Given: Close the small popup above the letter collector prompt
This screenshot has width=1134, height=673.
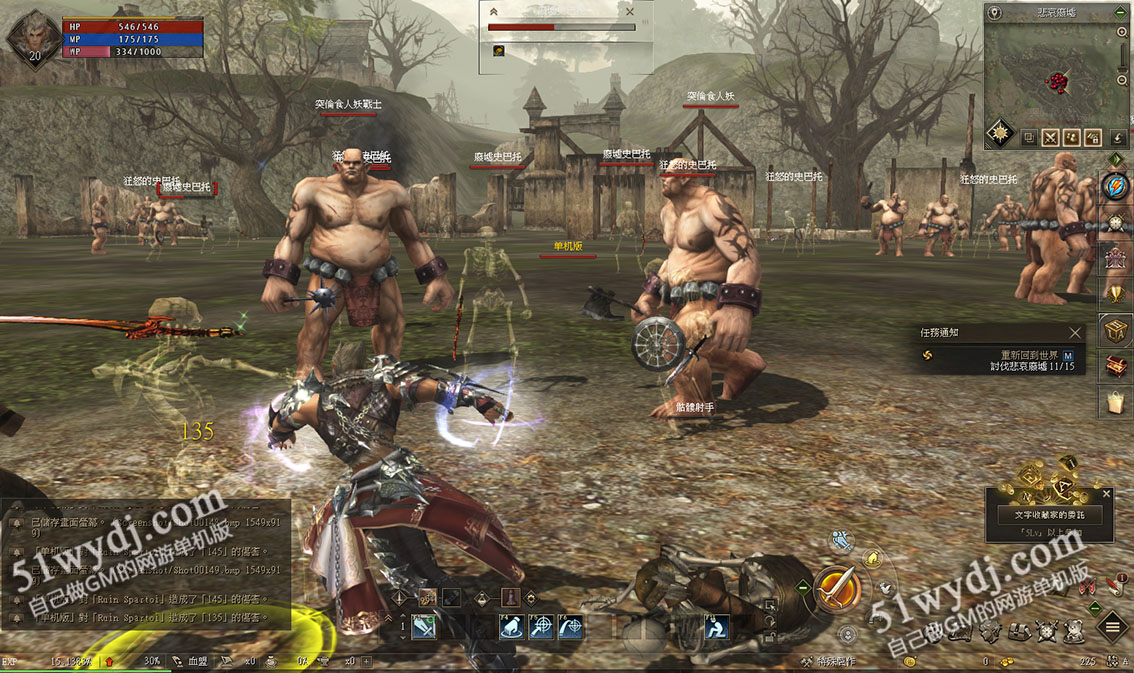Looking at the screenshot, I should (x=1106, y=493).
